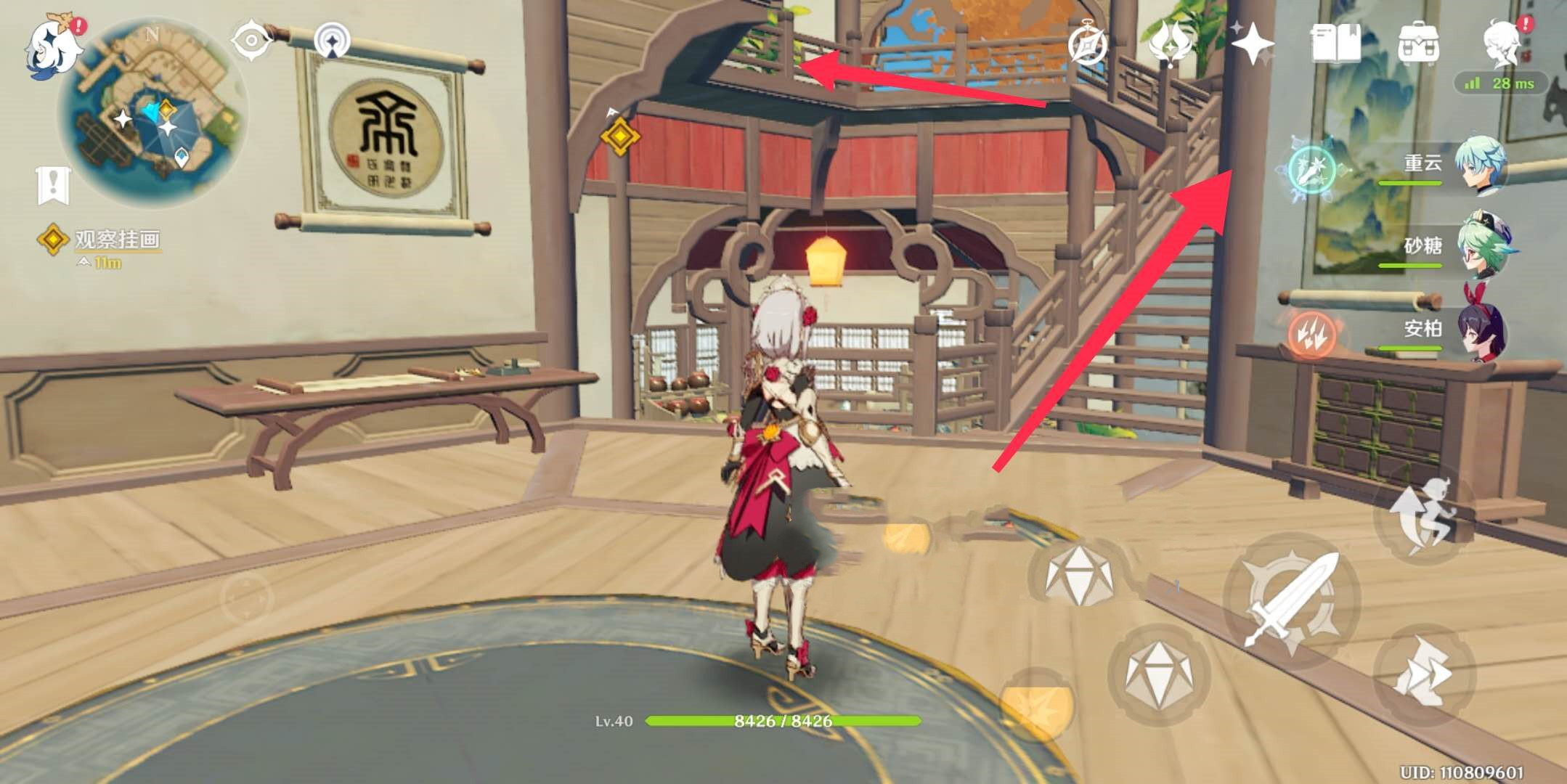Screen dimensions: 1567x784
Task: Open the battle pass winged emblem icon
Action: [1171, 44]
